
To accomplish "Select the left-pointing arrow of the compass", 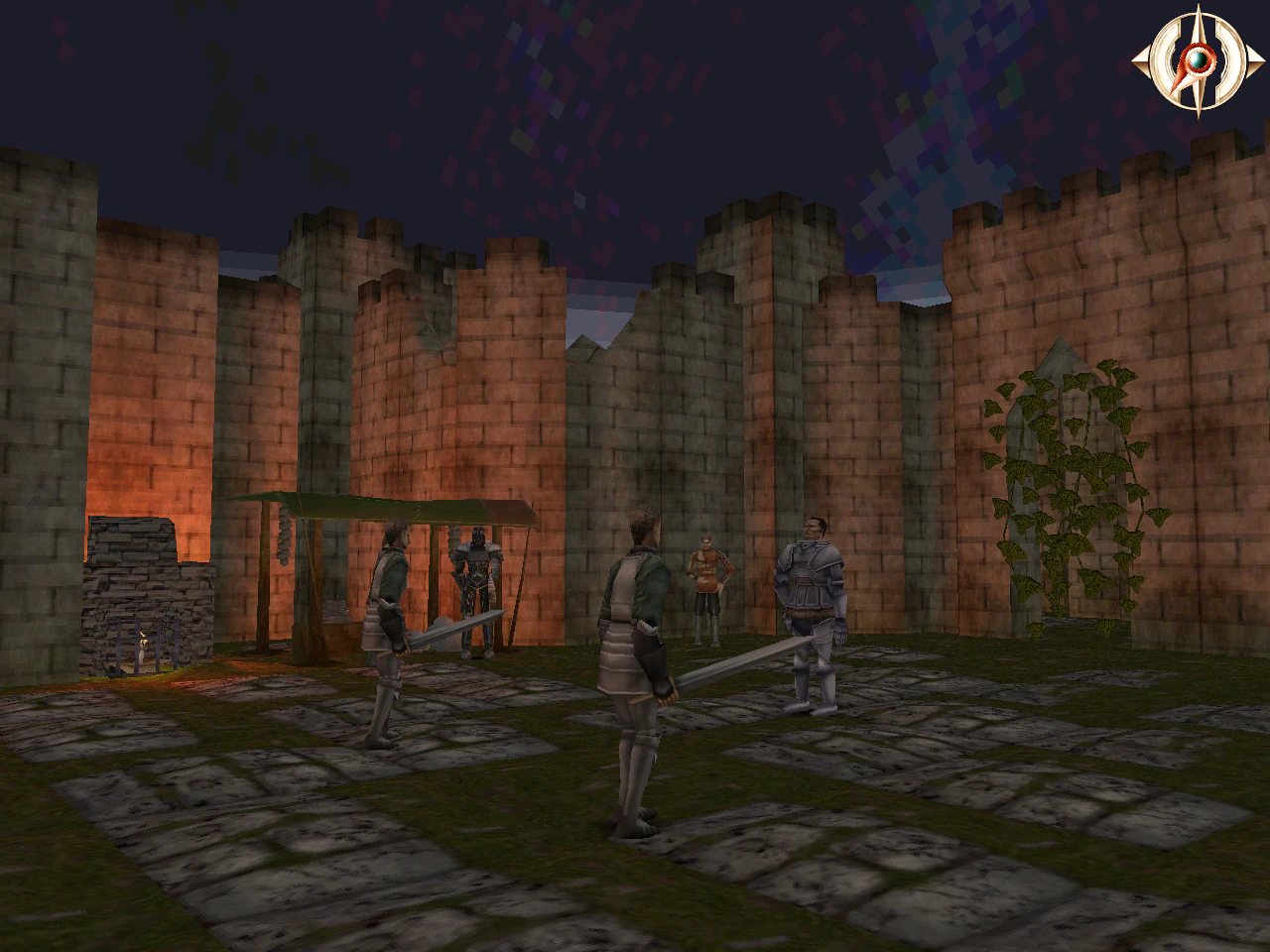I will tap(1140, 59).
